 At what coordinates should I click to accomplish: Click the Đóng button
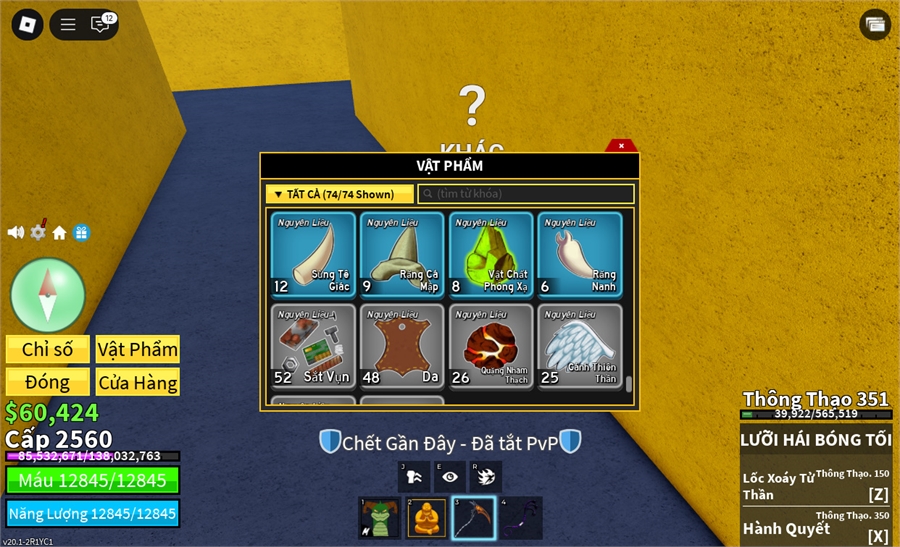tap(48, 382)
